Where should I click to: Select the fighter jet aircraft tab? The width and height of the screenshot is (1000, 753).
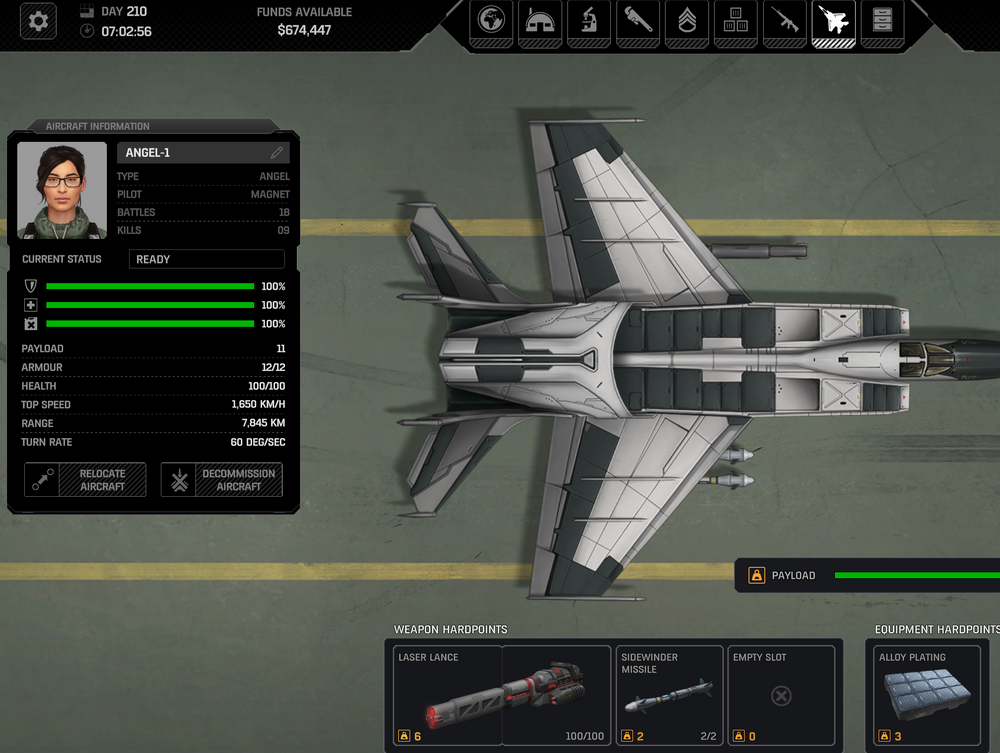point(834,21)
